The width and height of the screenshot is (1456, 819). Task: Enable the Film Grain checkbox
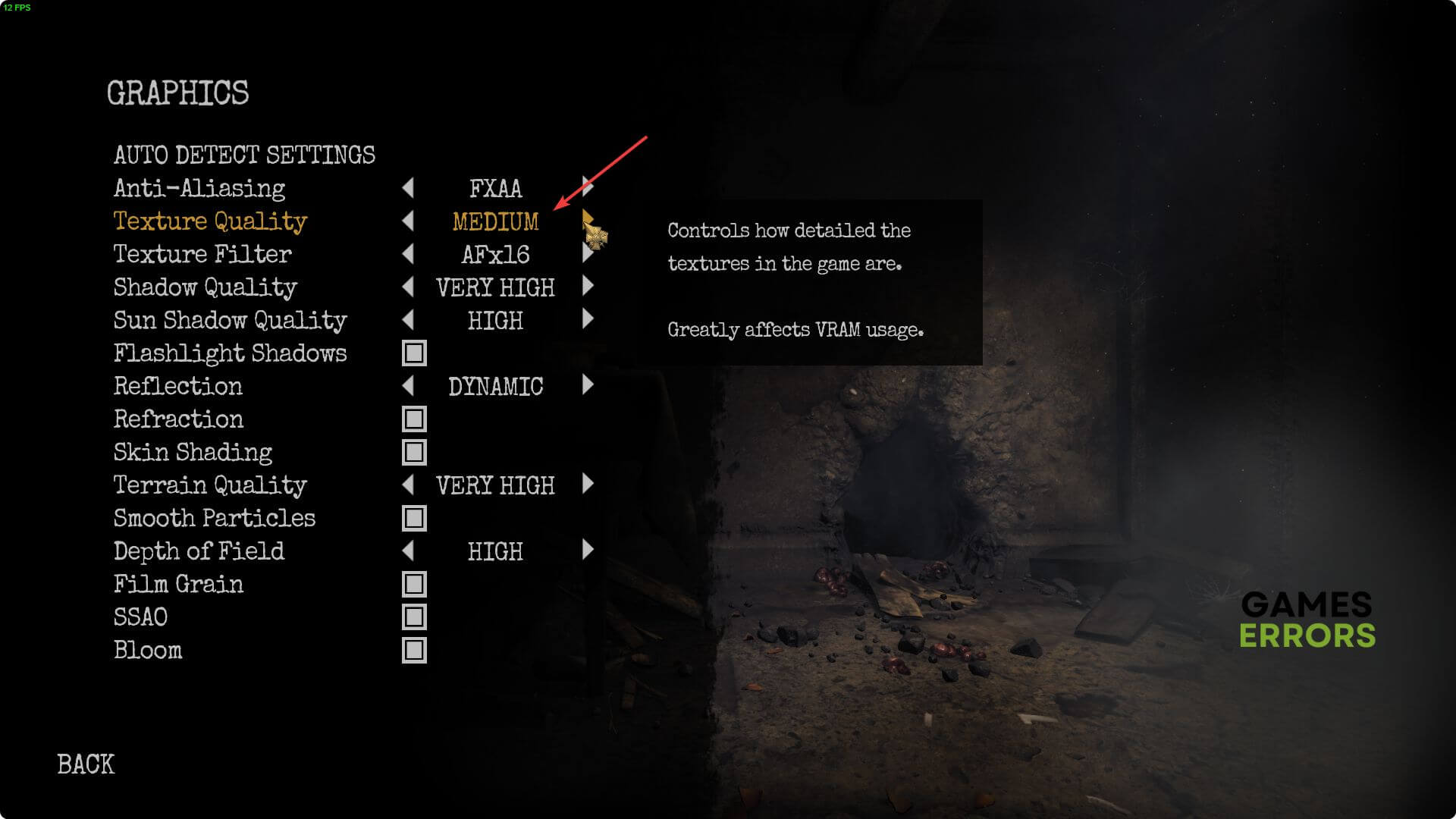pos(414,585)
